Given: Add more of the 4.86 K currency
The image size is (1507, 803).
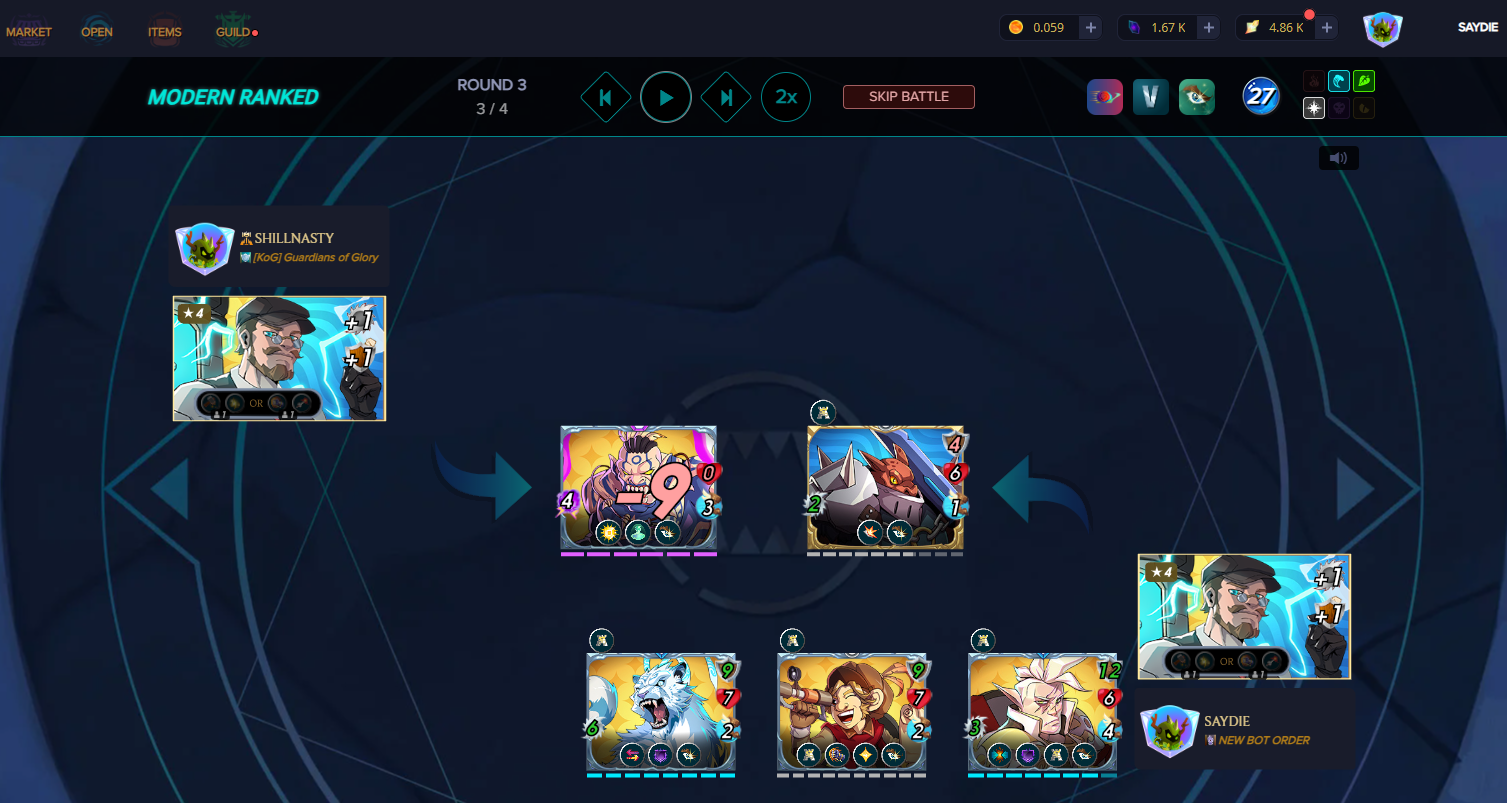Looking at the screenshot, I should tap(1327, 28).
